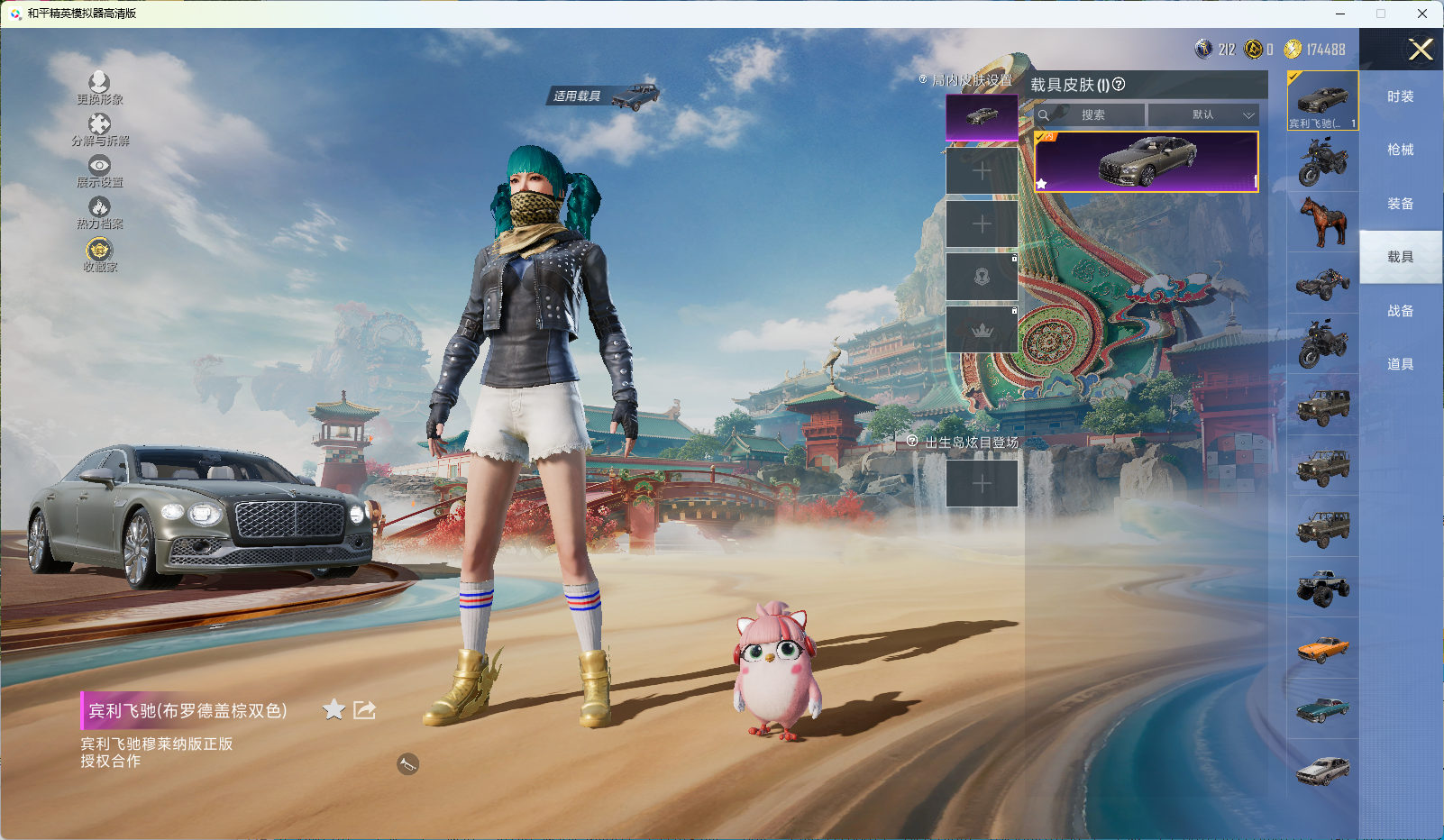This screenshot has width=1444, height=840.
Task: Click the 搜索 skin search box
Action: point(1092,115)
